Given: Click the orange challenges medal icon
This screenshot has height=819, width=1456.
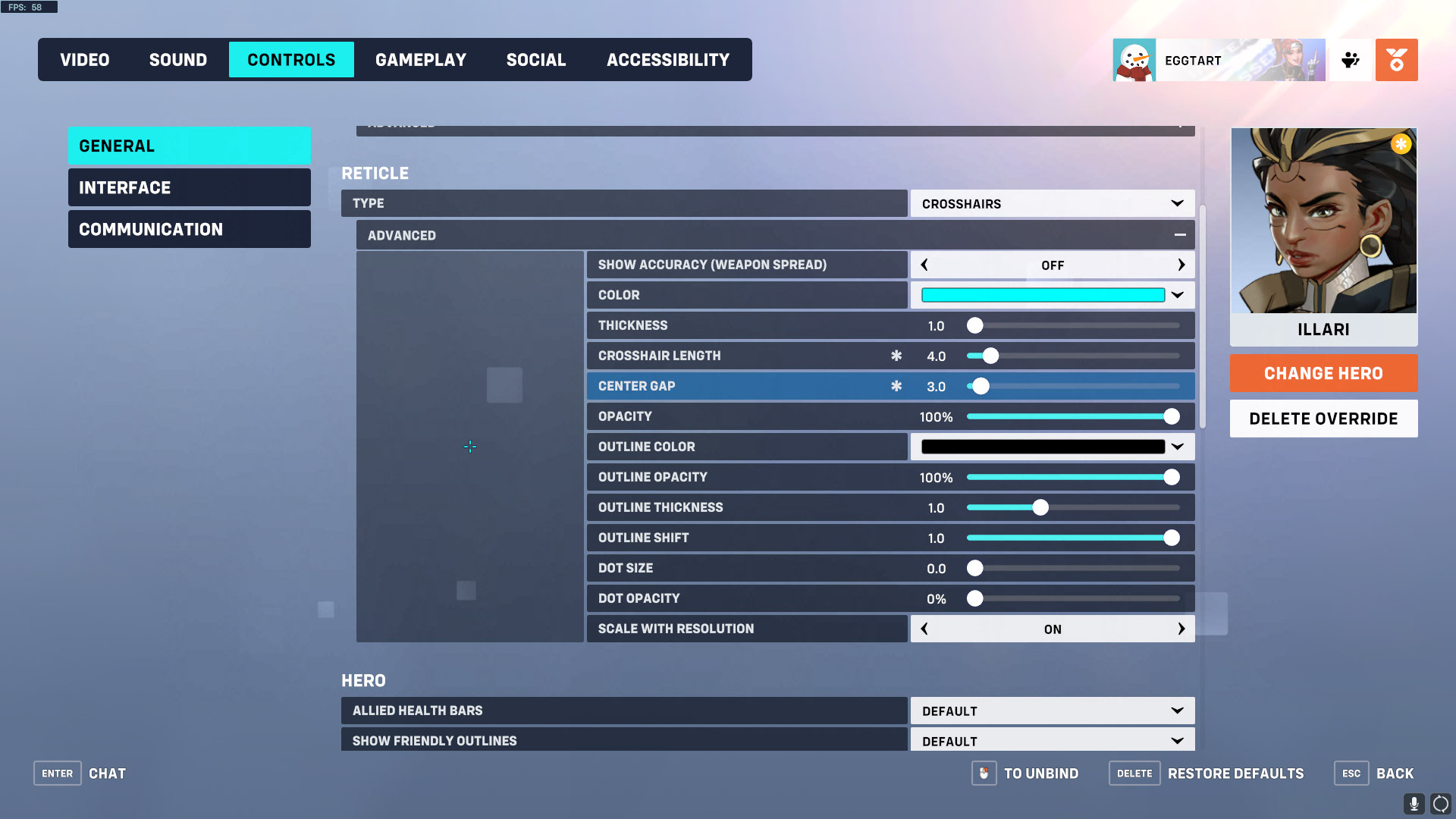Looking at the screenshot, I should click(x=1396, y=60).
